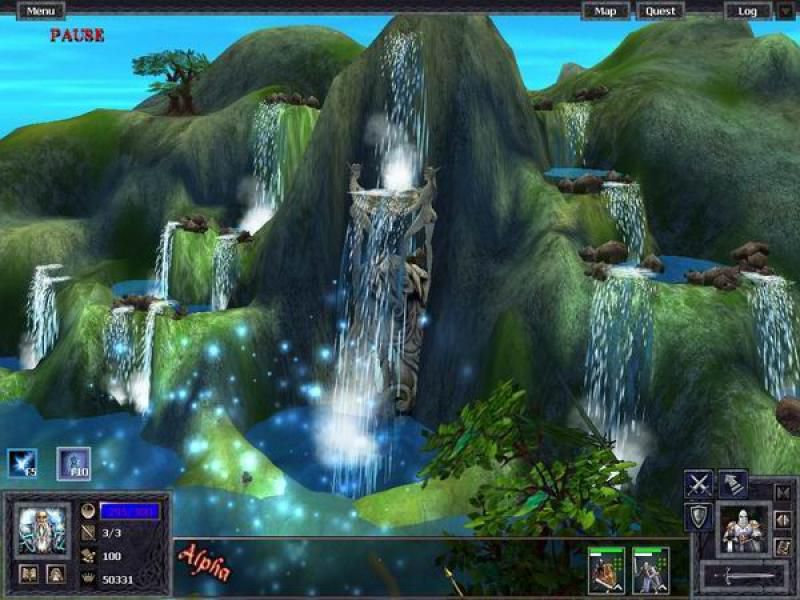Open the Map screen
The height and width of the screenshot is (600, 800).
[x=606, y=11]
